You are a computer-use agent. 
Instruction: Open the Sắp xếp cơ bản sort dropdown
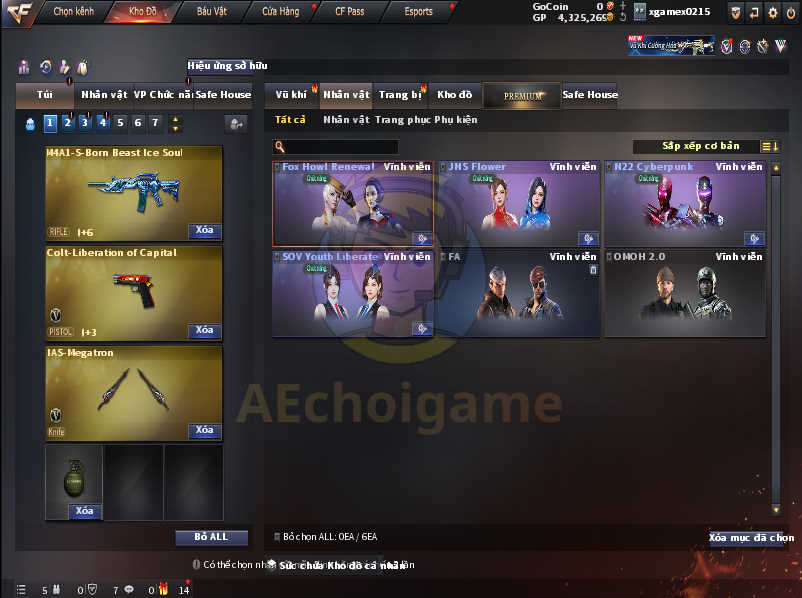tap(700, 147)
